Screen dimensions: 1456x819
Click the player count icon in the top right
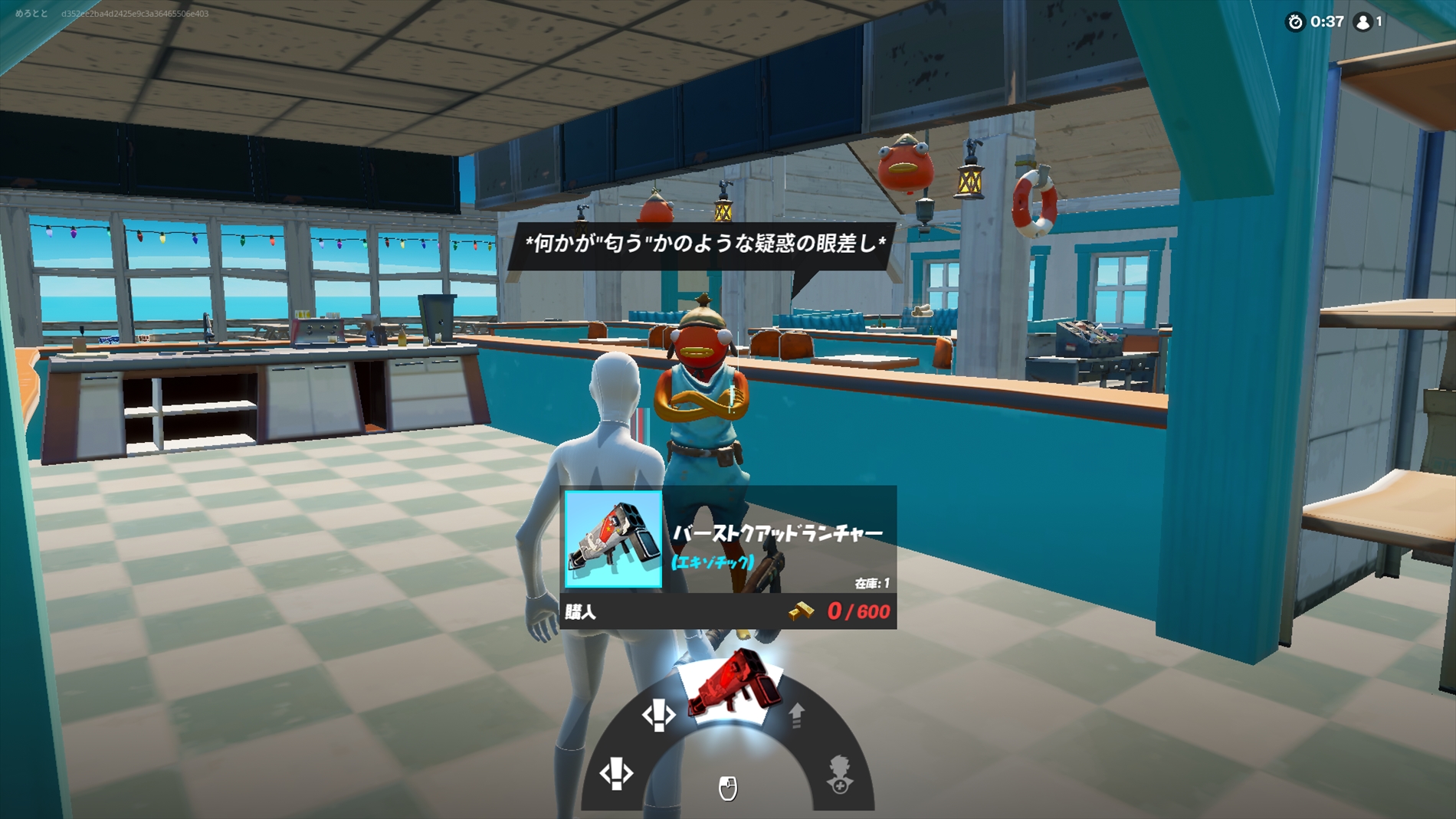(x=1361, y=22)
